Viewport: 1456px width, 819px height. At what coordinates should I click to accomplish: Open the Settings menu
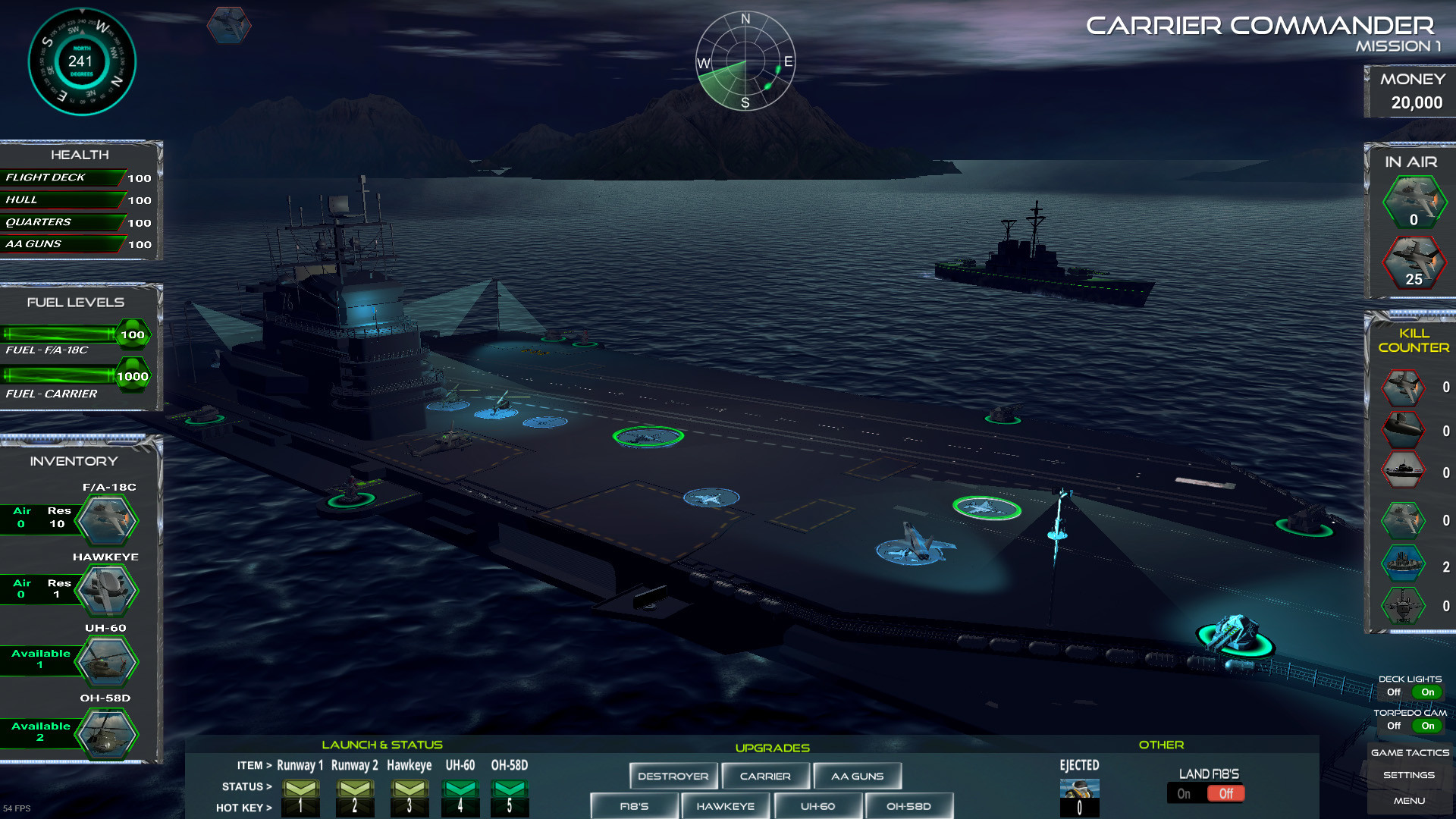1408,775
